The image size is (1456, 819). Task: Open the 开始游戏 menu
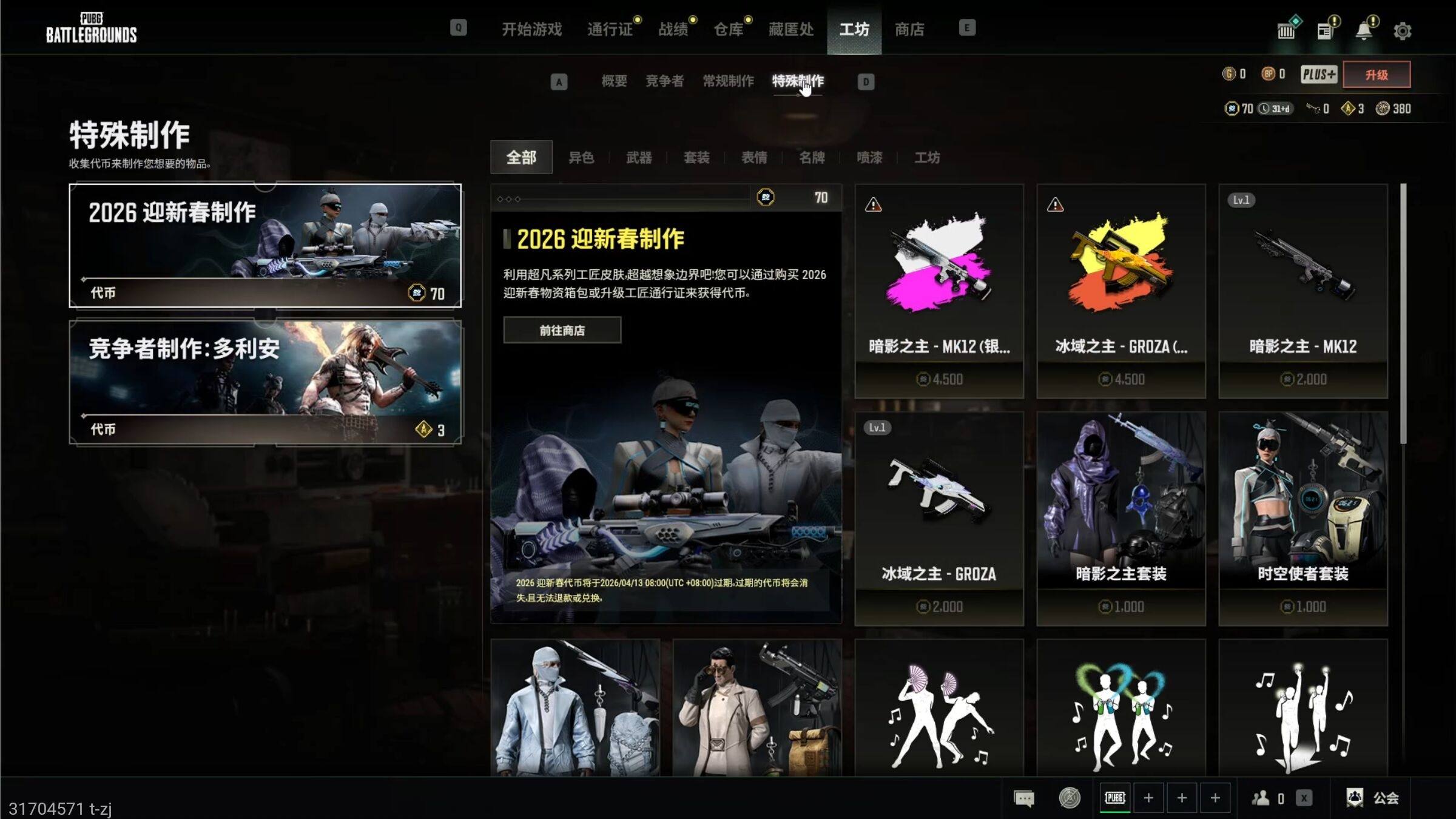pyautogui.click(x=531, y=29)
